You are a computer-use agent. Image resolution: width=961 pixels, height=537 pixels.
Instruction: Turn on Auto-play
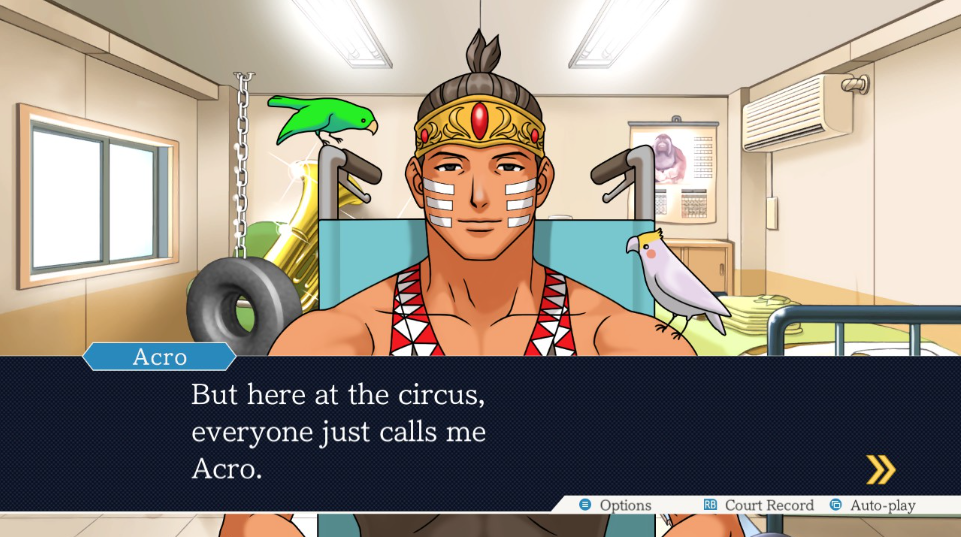(872, 506)
